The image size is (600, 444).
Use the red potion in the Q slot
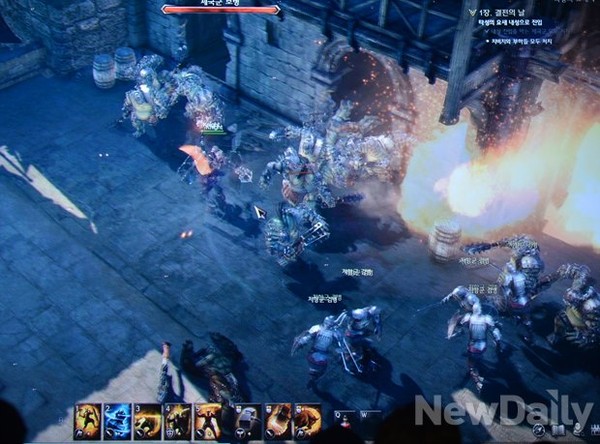pos(343,423)
